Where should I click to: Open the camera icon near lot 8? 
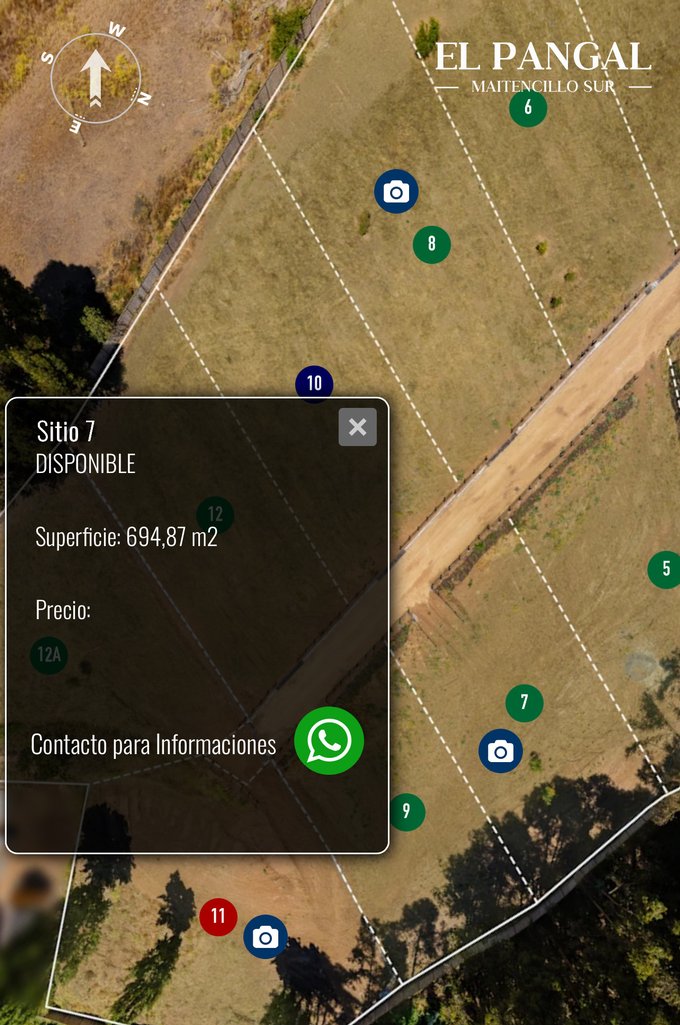396,192
